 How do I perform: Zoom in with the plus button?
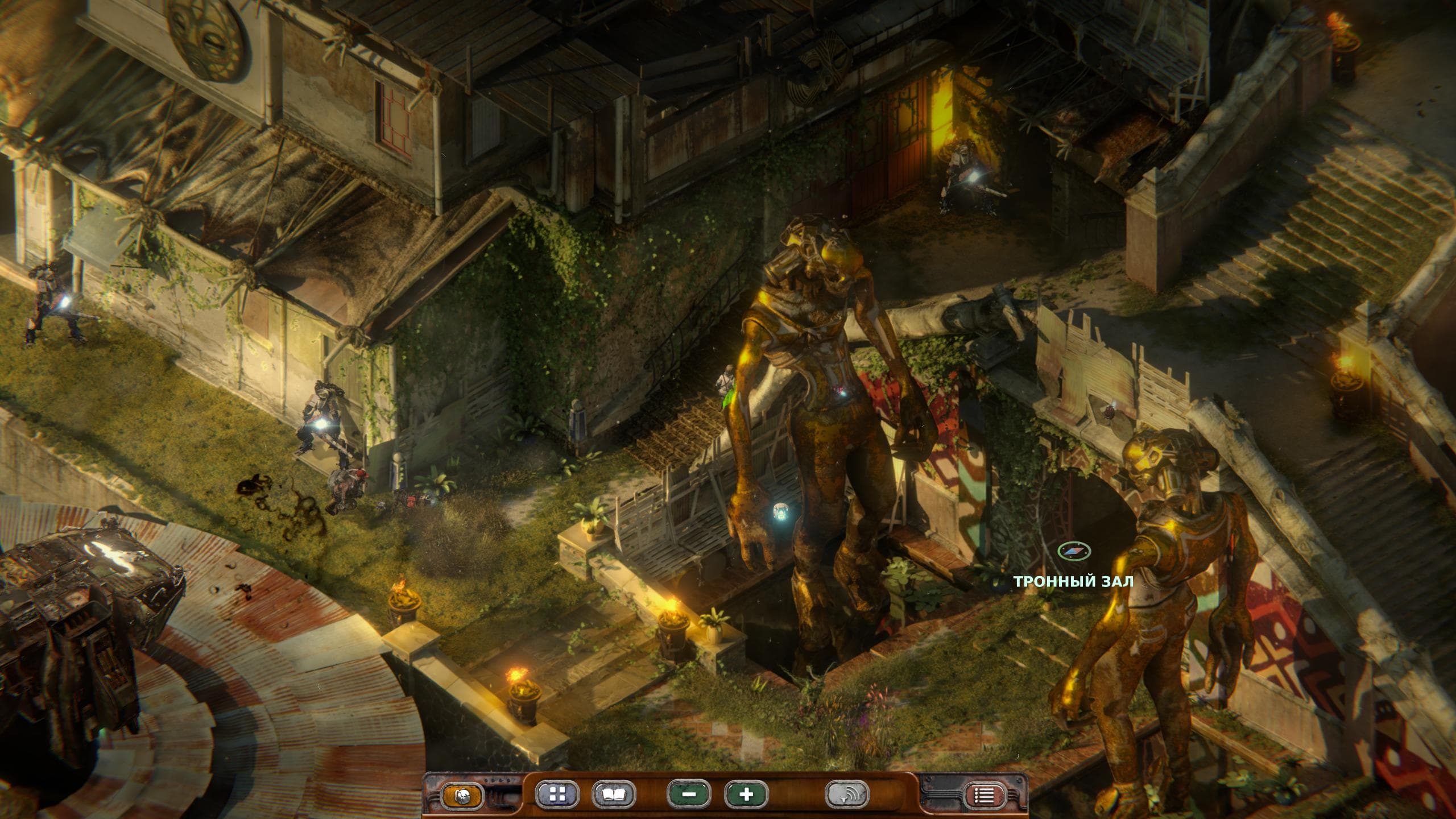coord(746,795)
